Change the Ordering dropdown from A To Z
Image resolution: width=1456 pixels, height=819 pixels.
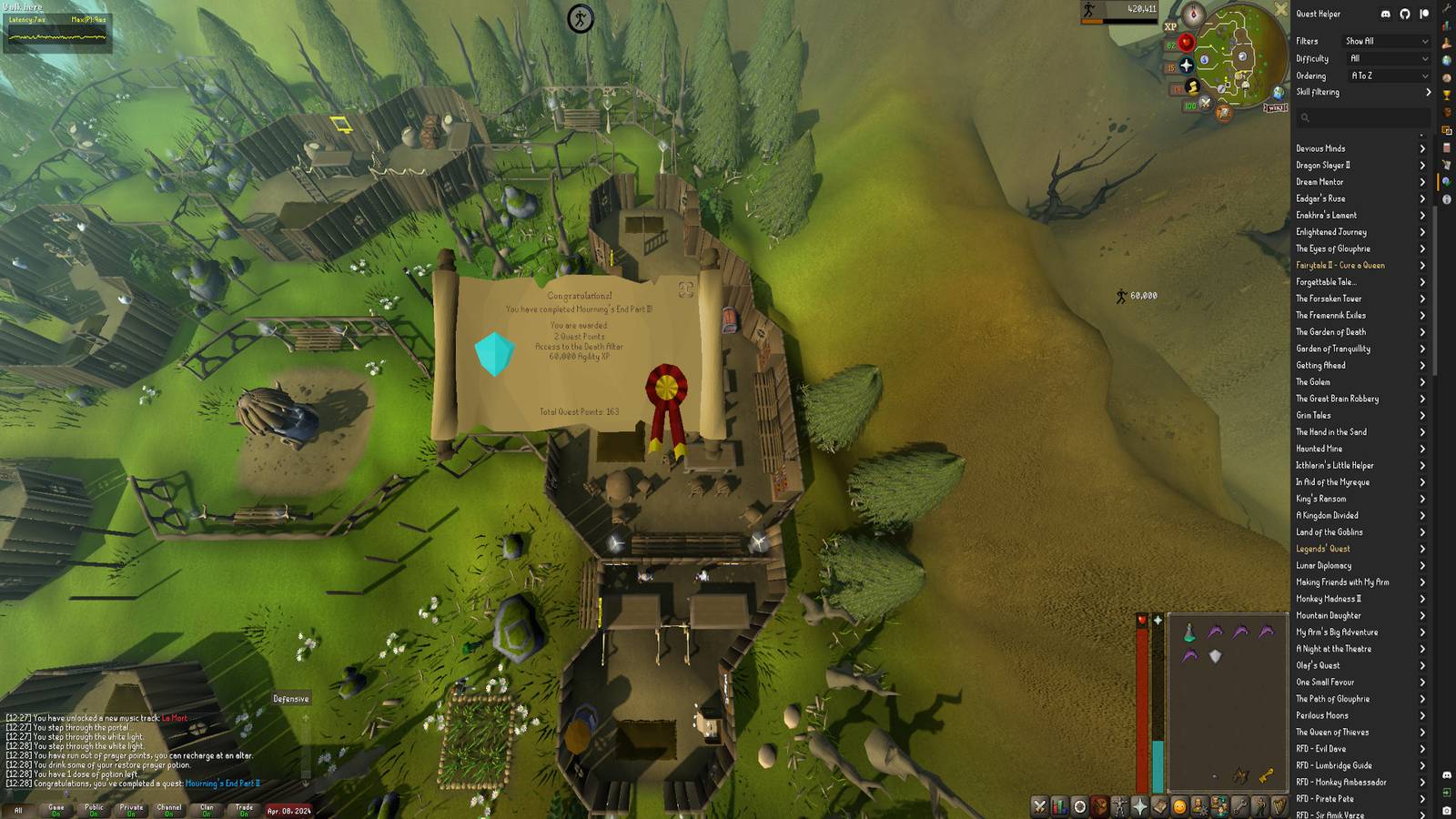coord(1386,76)
